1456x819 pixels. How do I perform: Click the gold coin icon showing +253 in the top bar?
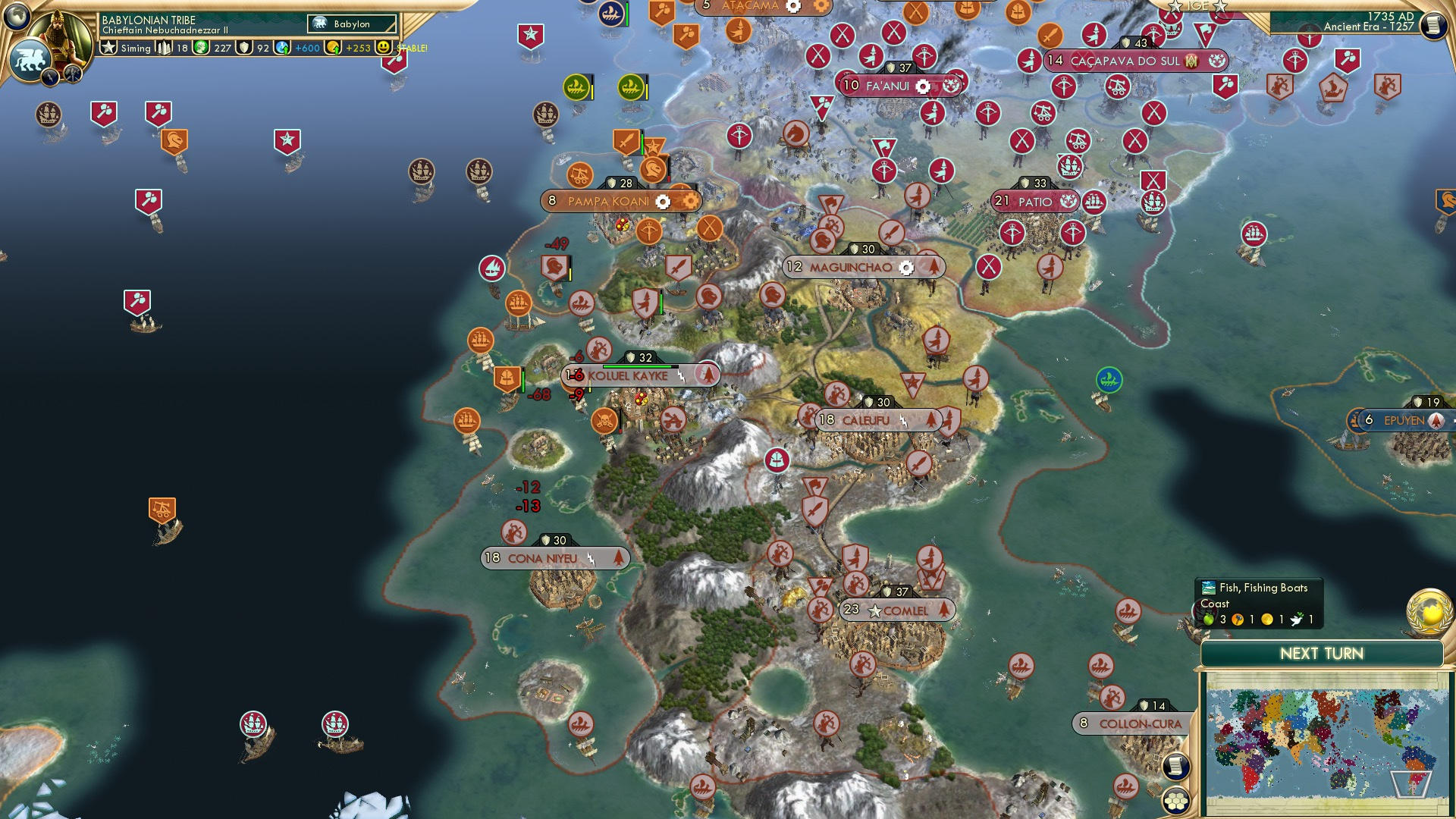click(332, 47)
